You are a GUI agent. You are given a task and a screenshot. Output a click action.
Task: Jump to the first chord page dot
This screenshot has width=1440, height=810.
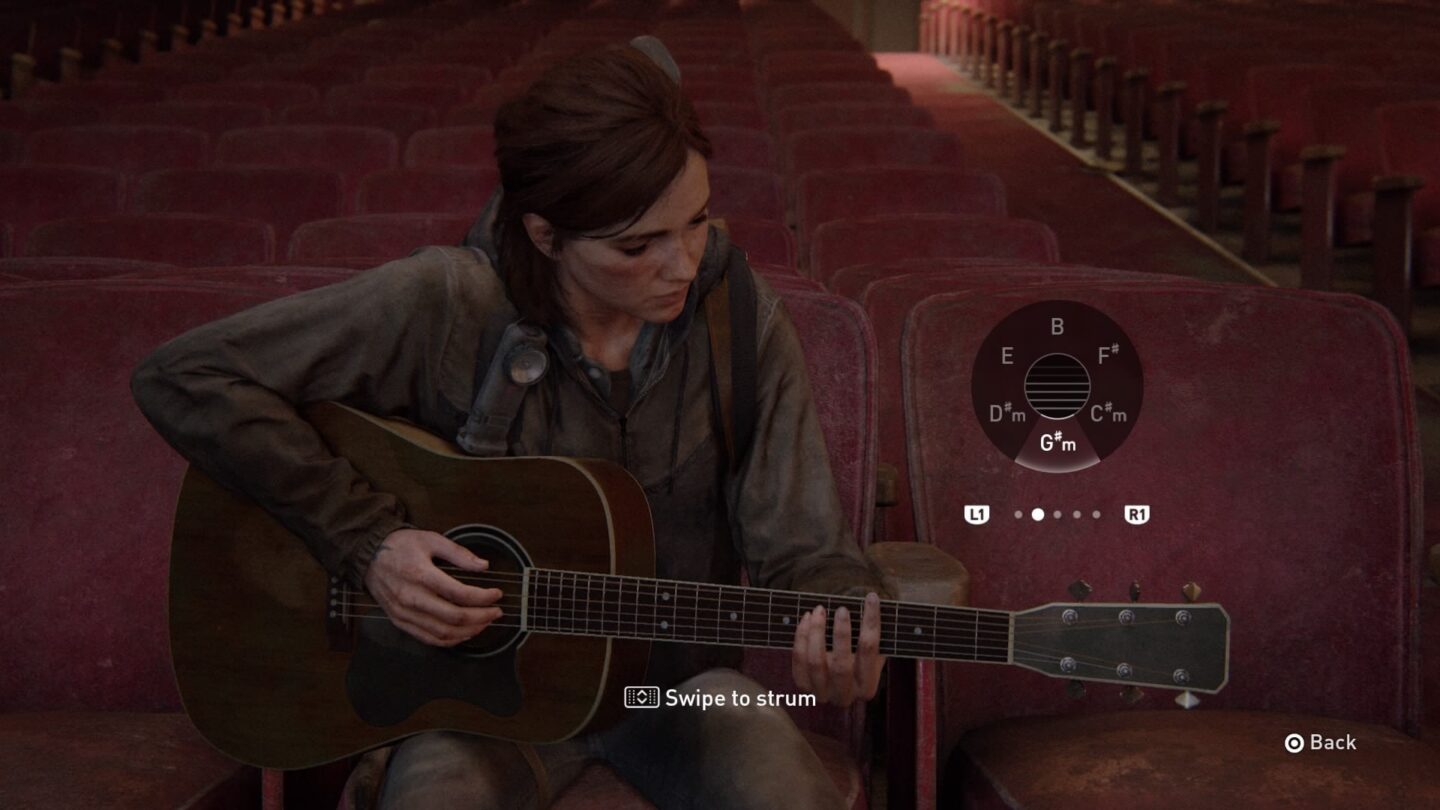click(1019, 514)
